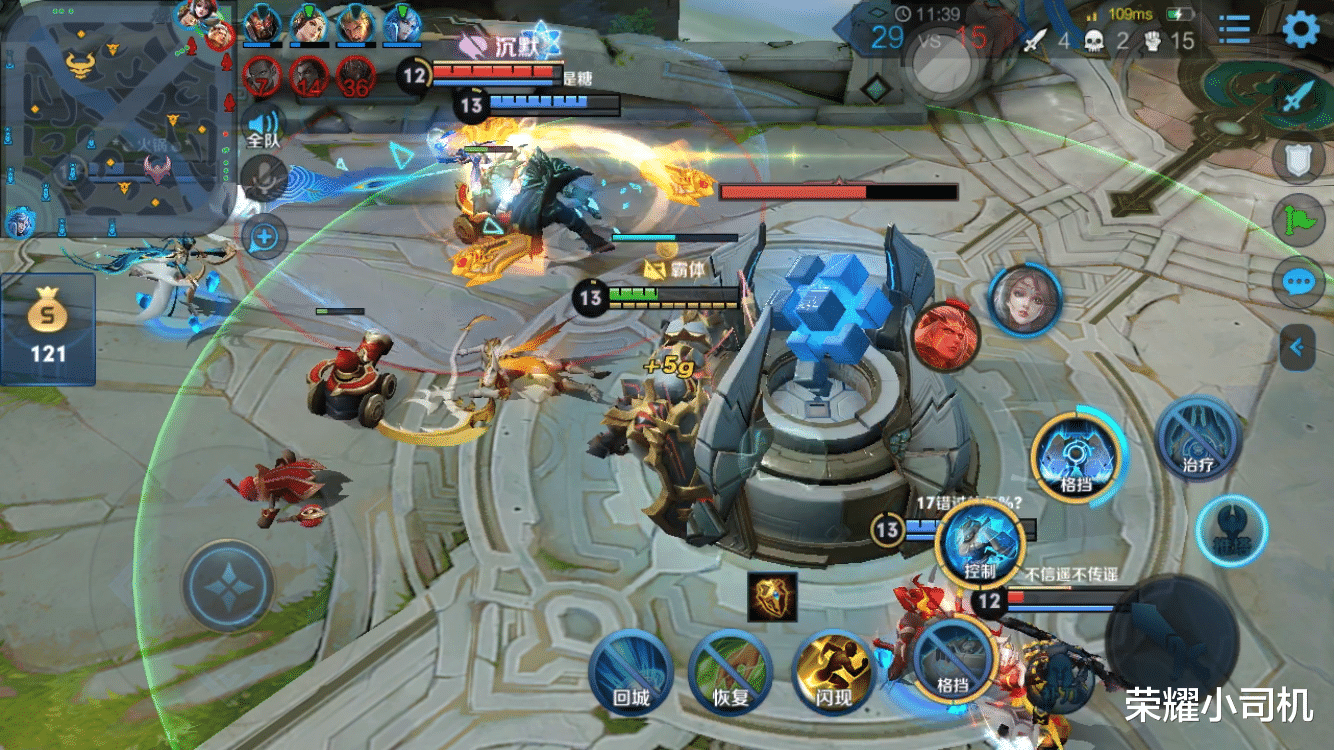The width and height of the screenshot is (1334, 750).
Task: Use the 治疗 heal skill
Action: [1198, 438]
